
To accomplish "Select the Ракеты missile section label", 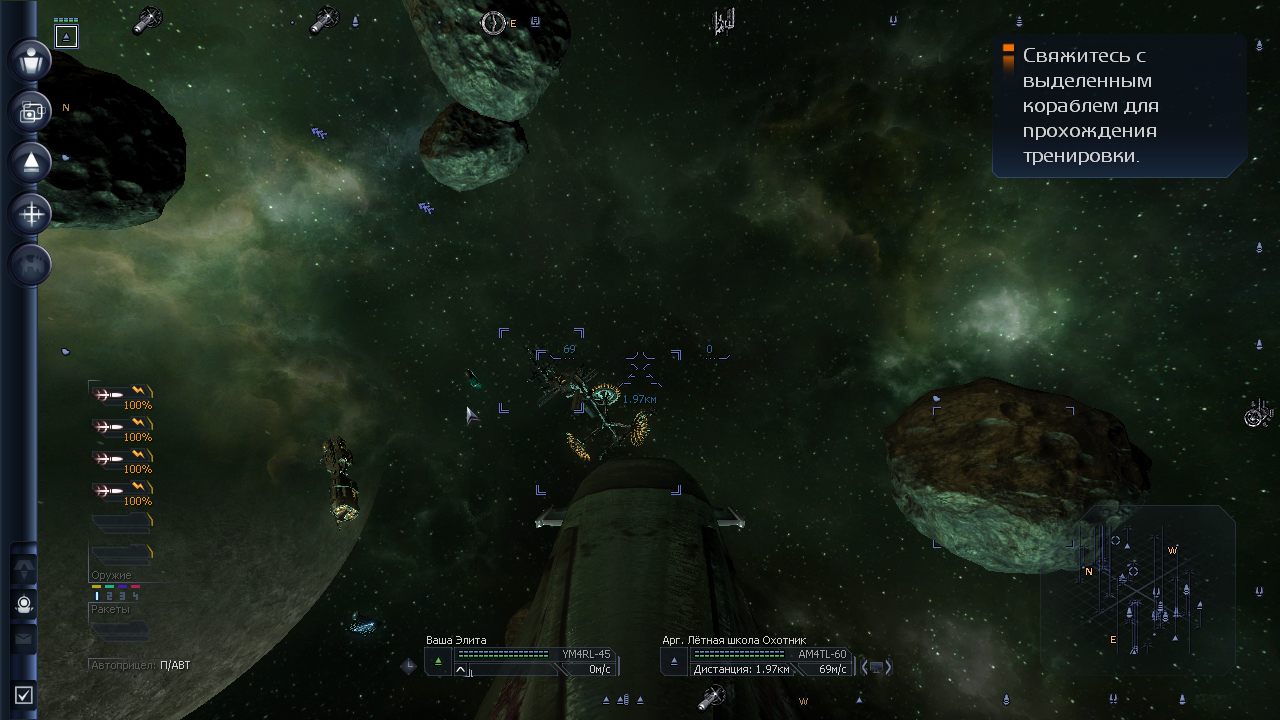I will click(x=110, y=609).
